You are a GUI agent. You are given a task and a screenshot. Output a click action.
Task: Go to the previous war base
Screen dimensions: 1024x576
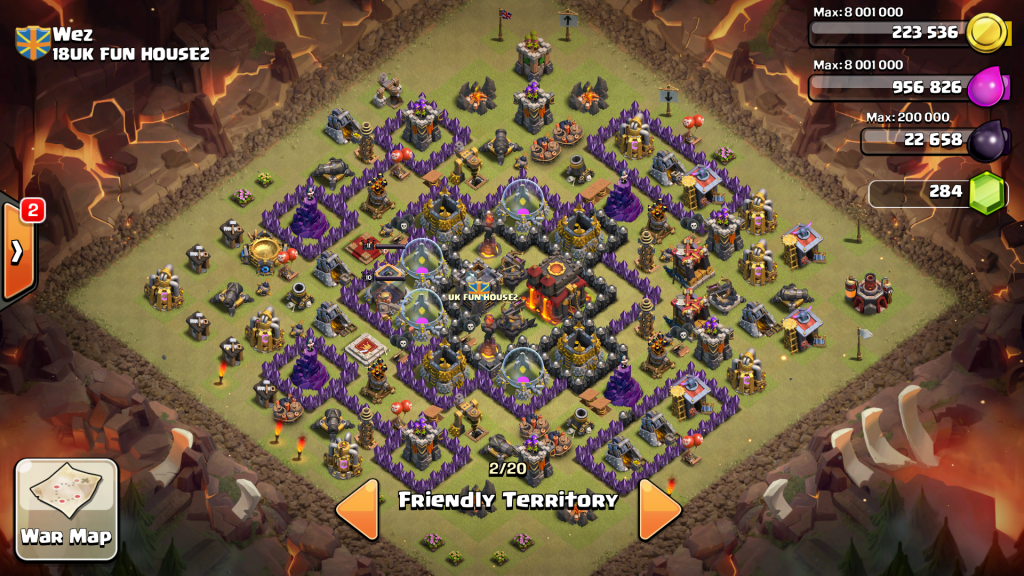[358, 509]
